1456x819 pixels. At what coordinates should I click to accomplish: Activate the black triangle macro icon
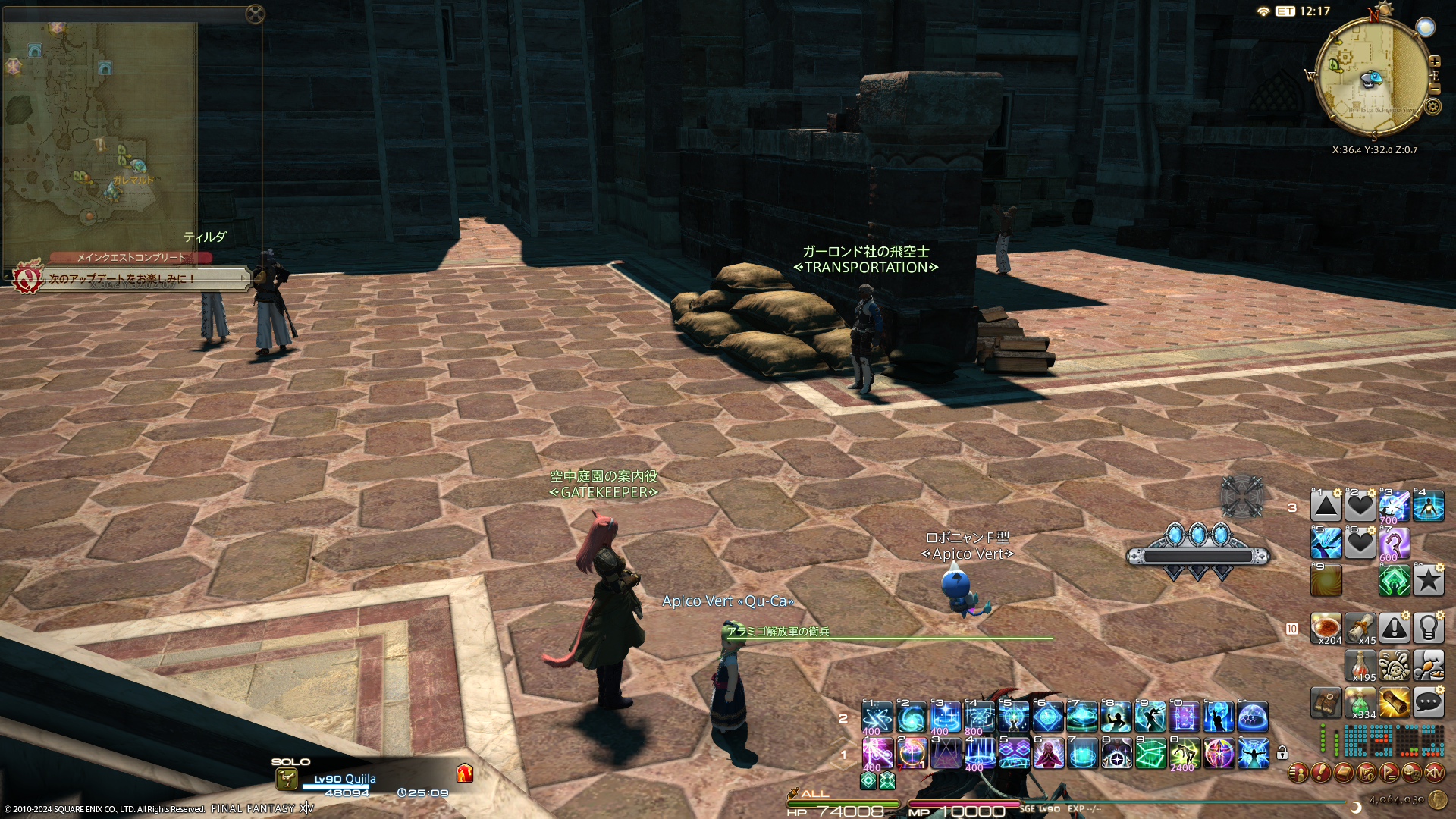point(1326,506)
